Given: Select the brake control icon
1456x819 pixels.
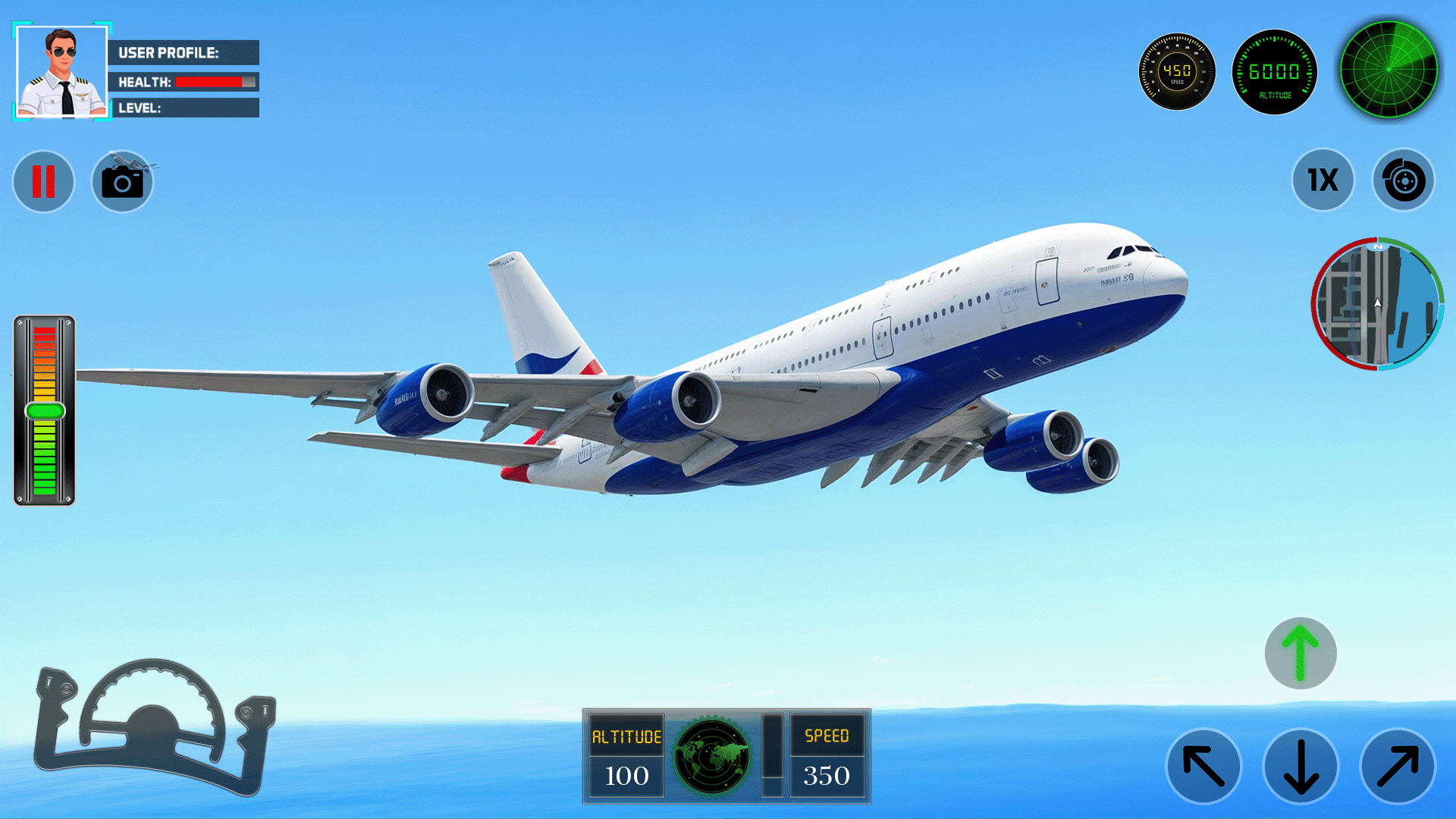Looking at the screenshot, I should 1403,181.
